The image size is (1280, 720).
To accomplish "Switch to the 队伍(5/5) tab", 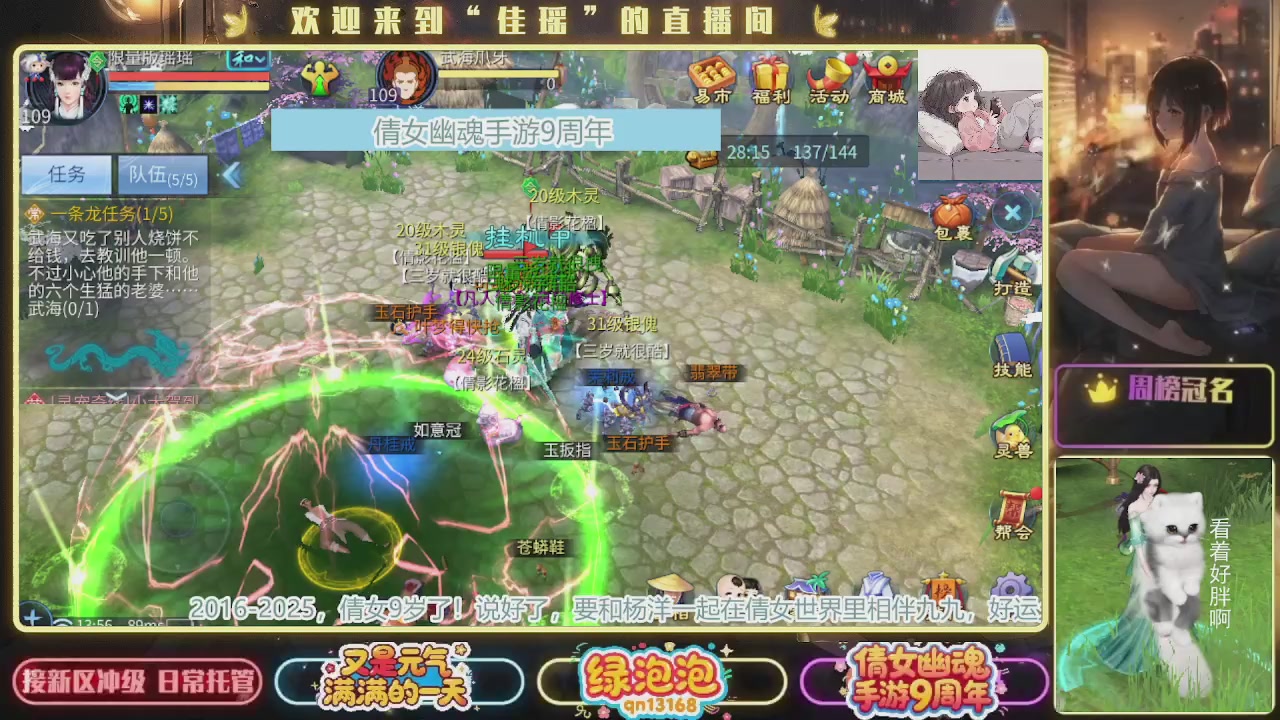I will pos(160,174).
